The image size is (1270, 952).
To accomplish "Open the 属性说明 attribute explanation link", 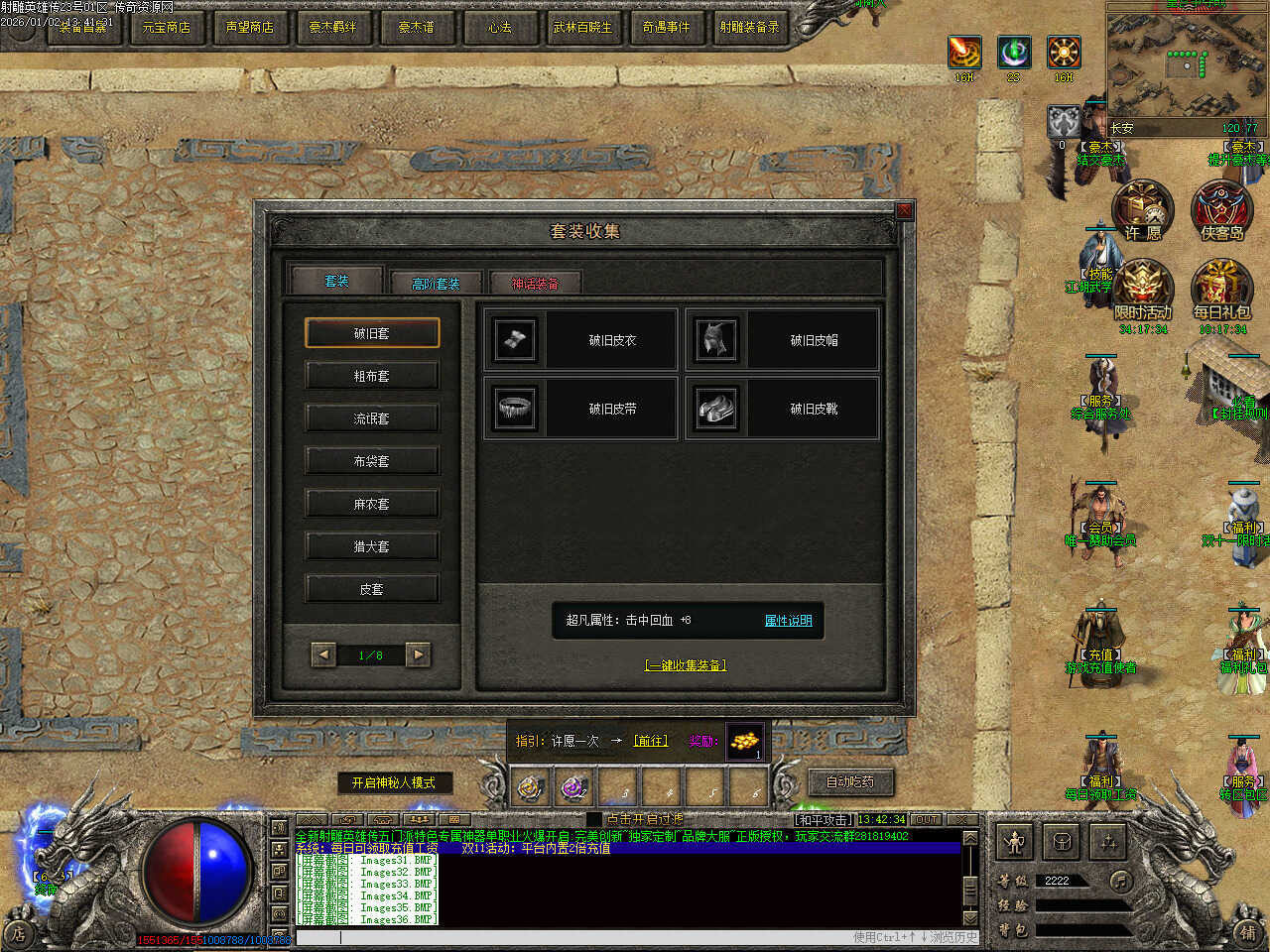I will 788,621.
